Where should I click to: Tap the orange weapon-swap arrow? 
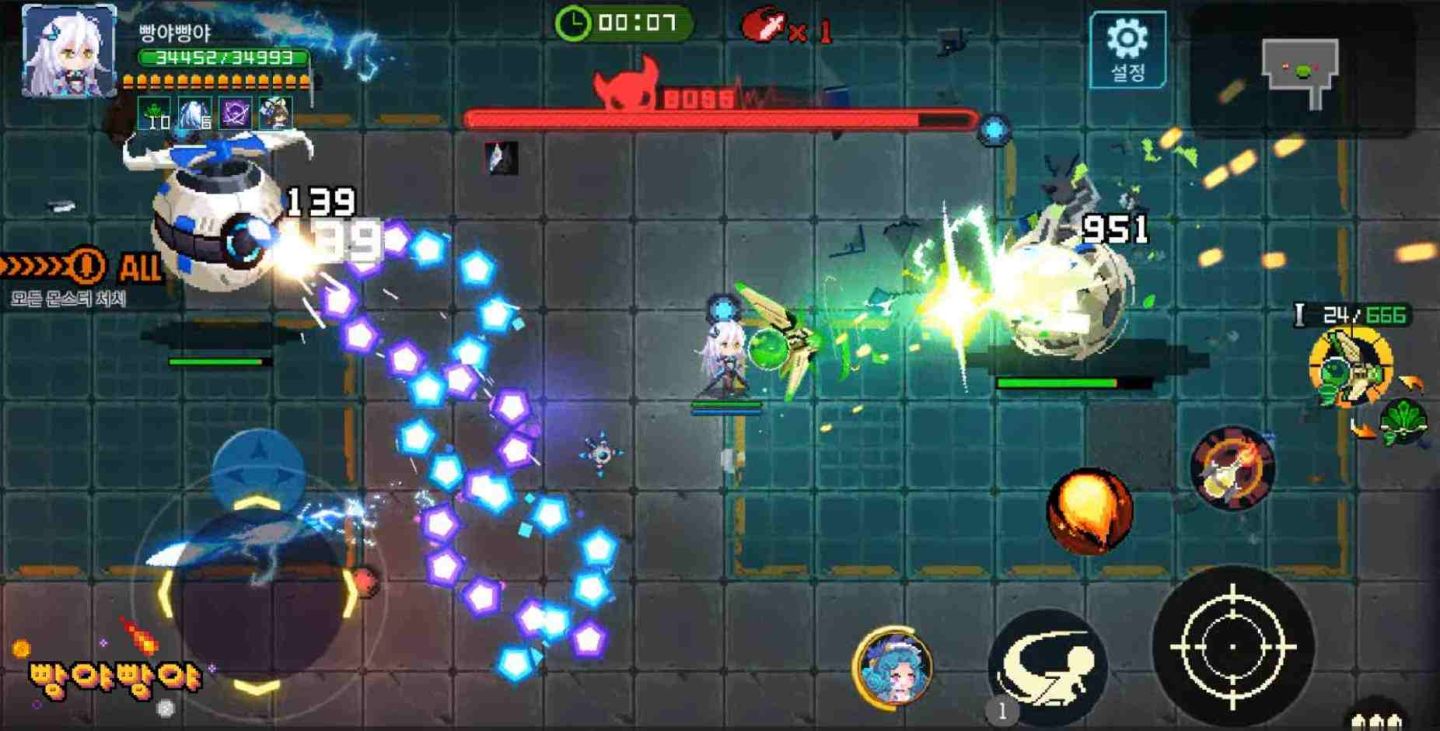[x=1410, y=383]
